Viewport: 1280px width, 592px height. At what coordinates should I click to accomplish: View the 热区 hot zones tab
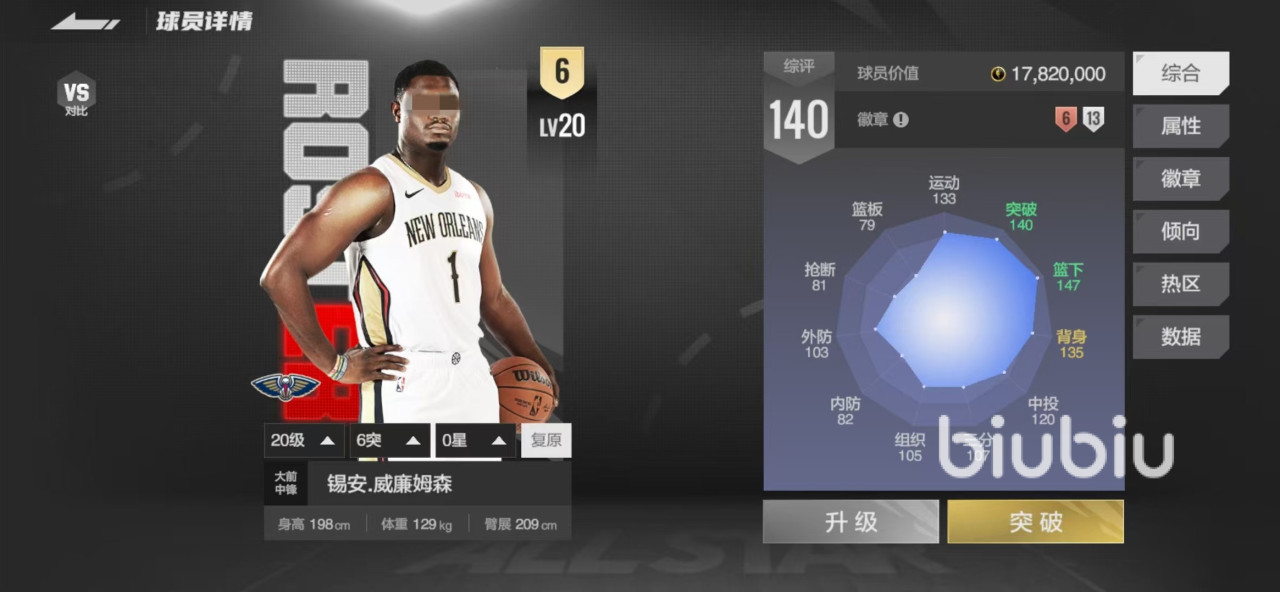click(1180, 284)
